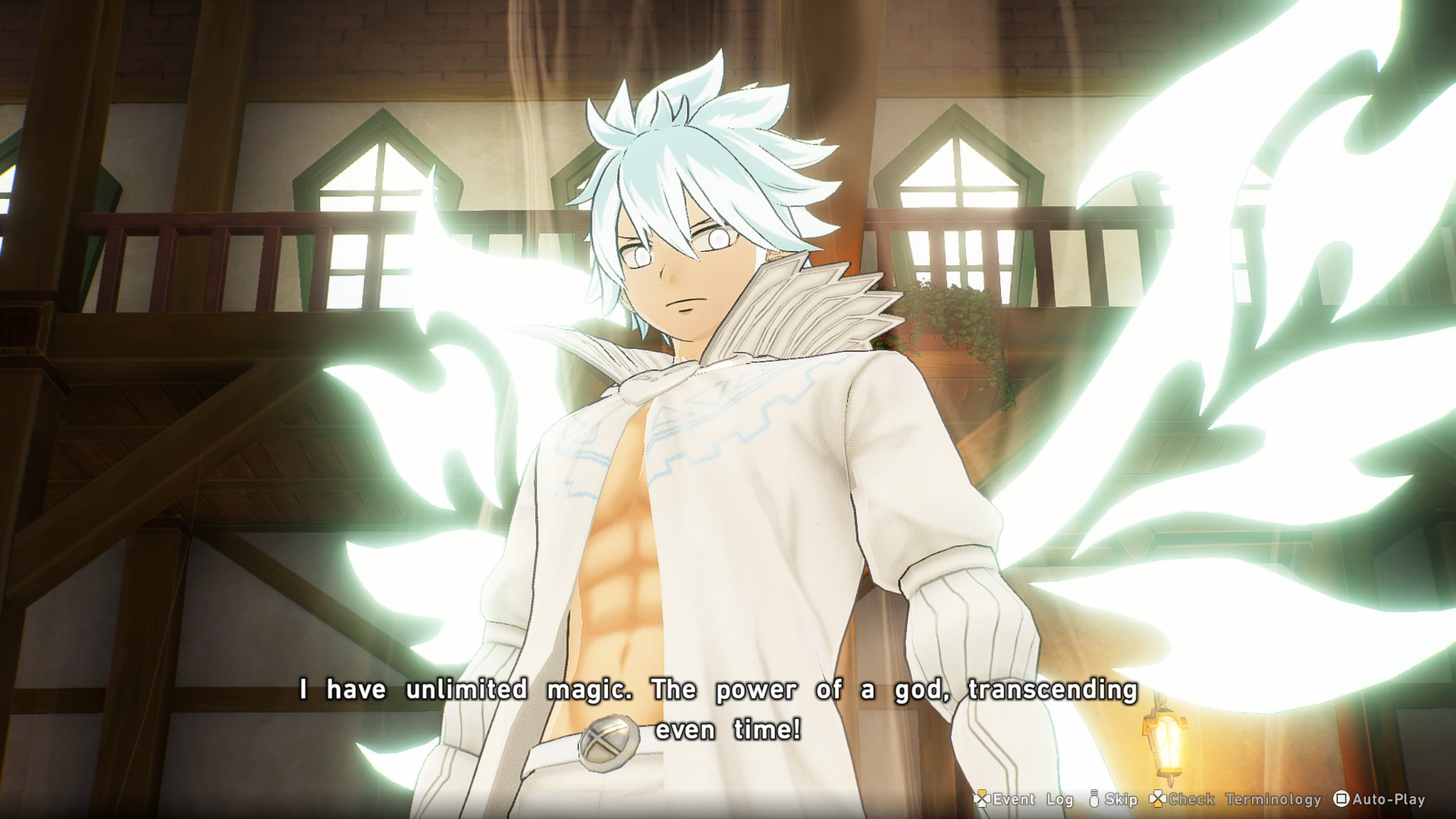This screenshot has height=819, width=1456.
Task: Click the button icon next to Skip
Action: click(x=1093, y=799)
